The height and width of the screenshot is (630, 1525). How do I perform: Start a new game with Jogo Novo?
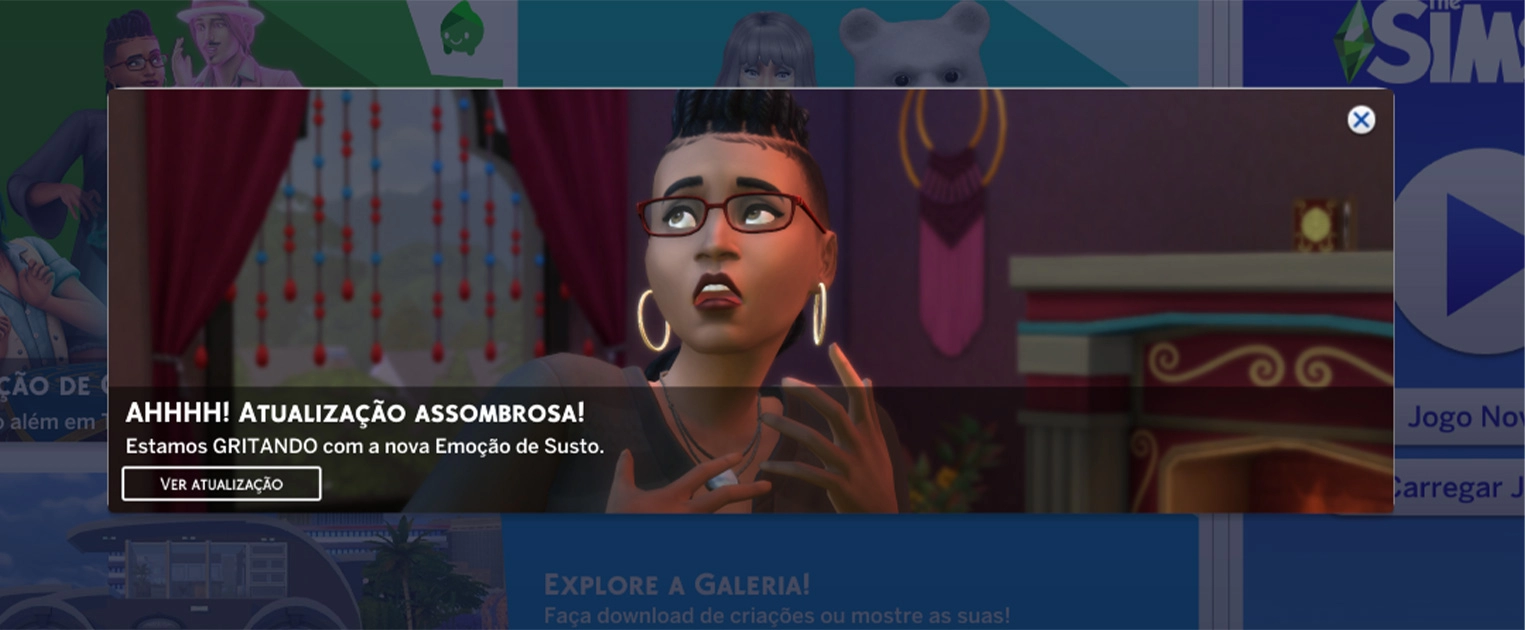1464,417
